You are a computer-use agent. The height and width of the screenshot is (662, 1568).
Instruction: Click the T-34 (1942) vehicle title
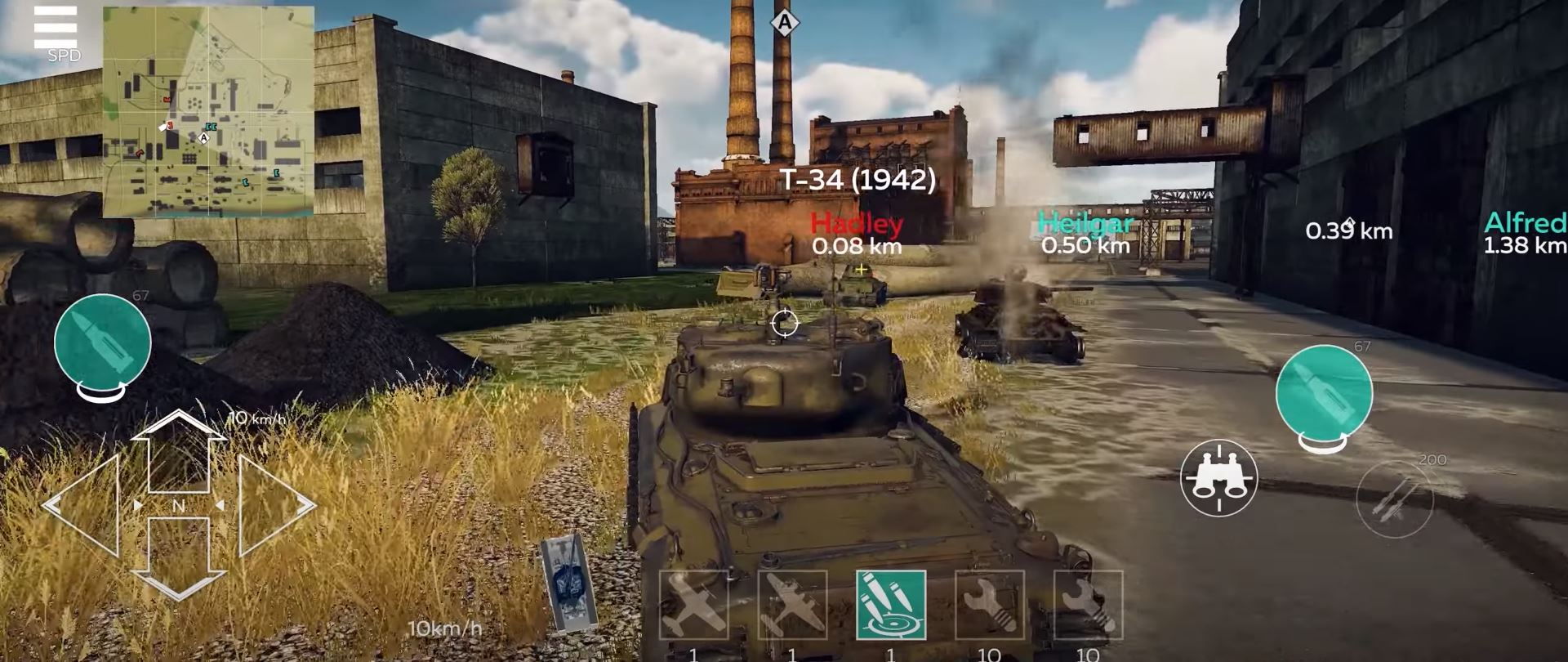[858, 179]
